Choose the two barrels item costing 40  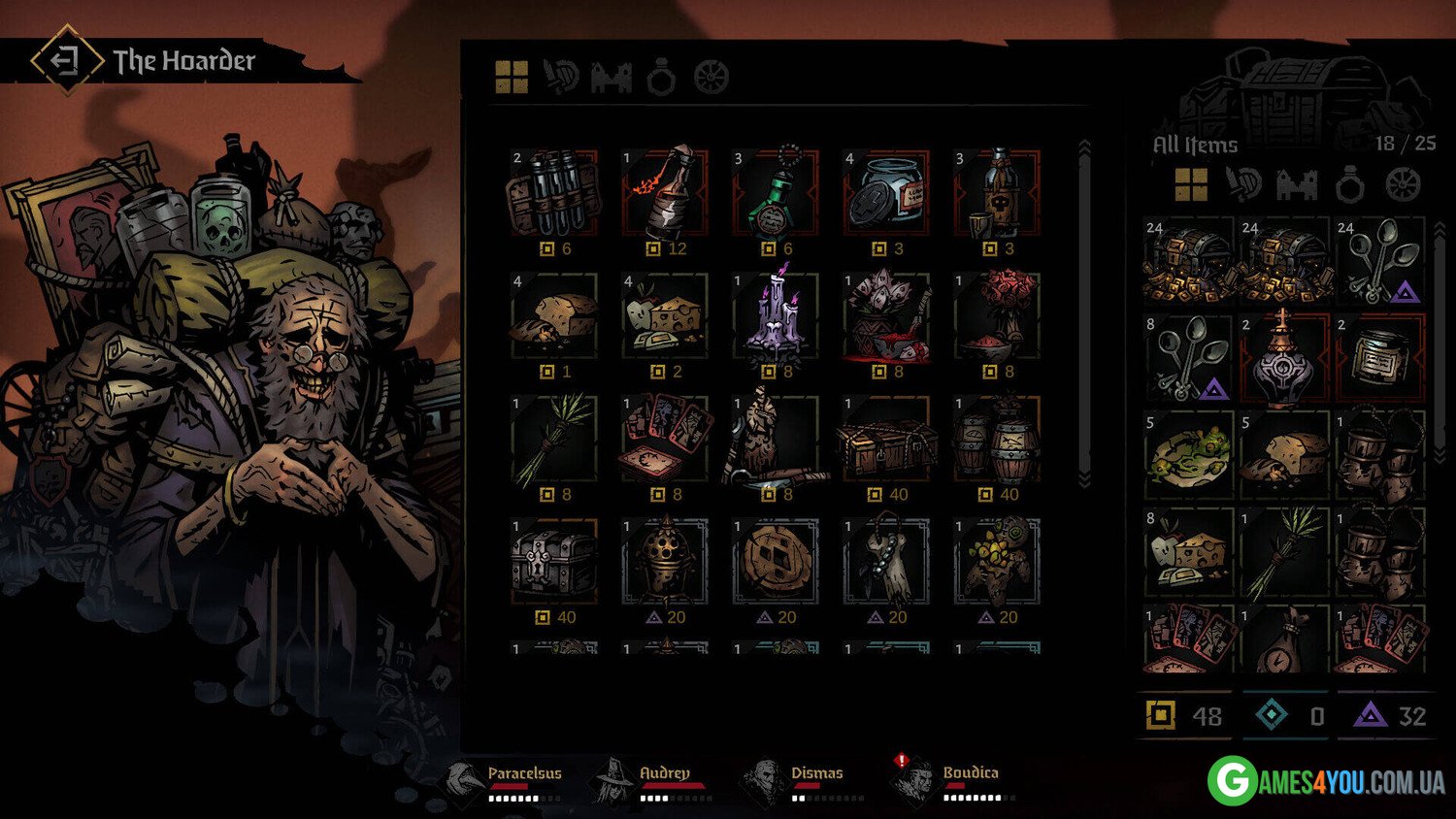[996, 439]
